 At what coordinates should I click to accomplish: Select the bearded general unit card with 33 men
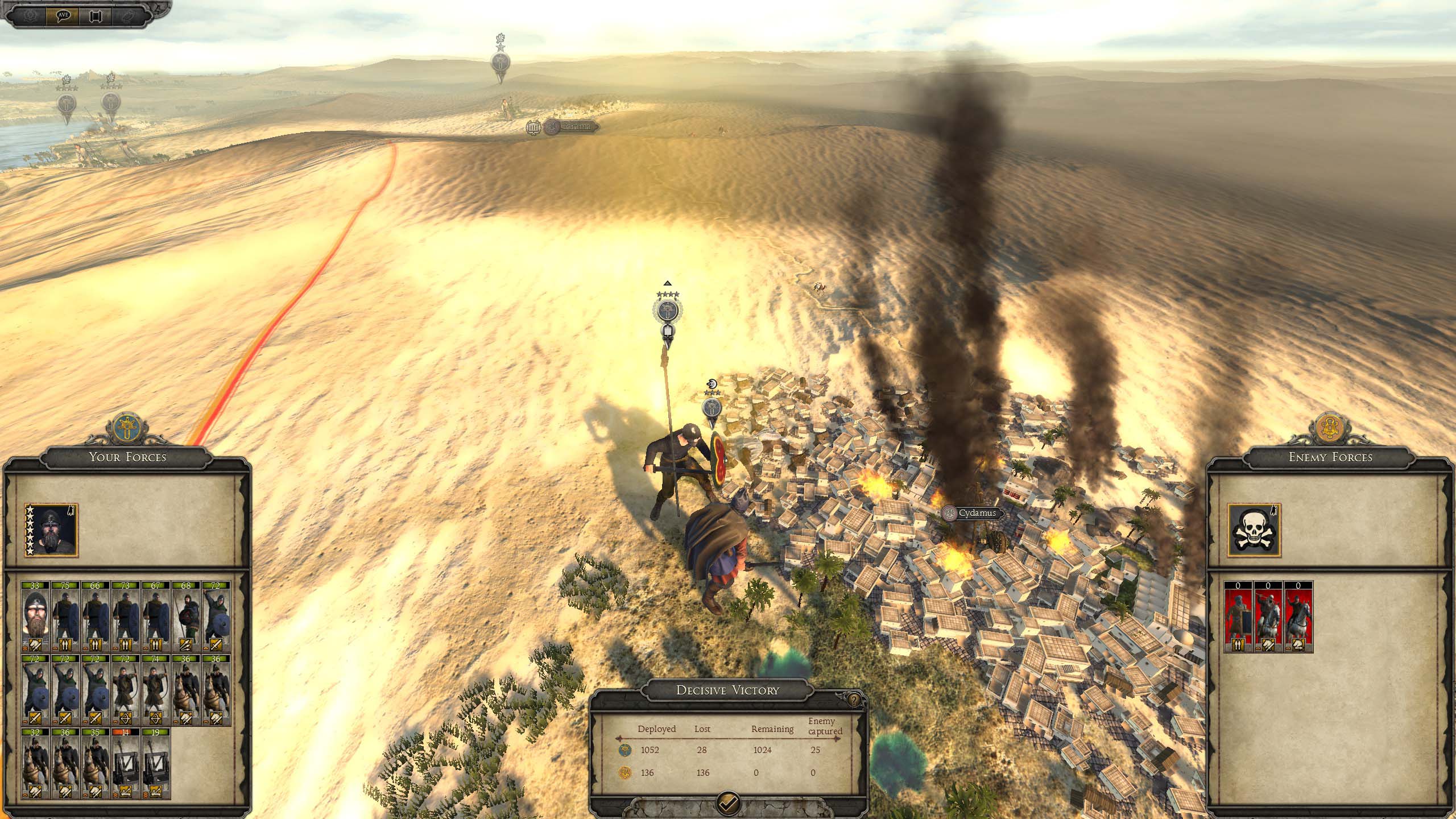pos(36,617)
